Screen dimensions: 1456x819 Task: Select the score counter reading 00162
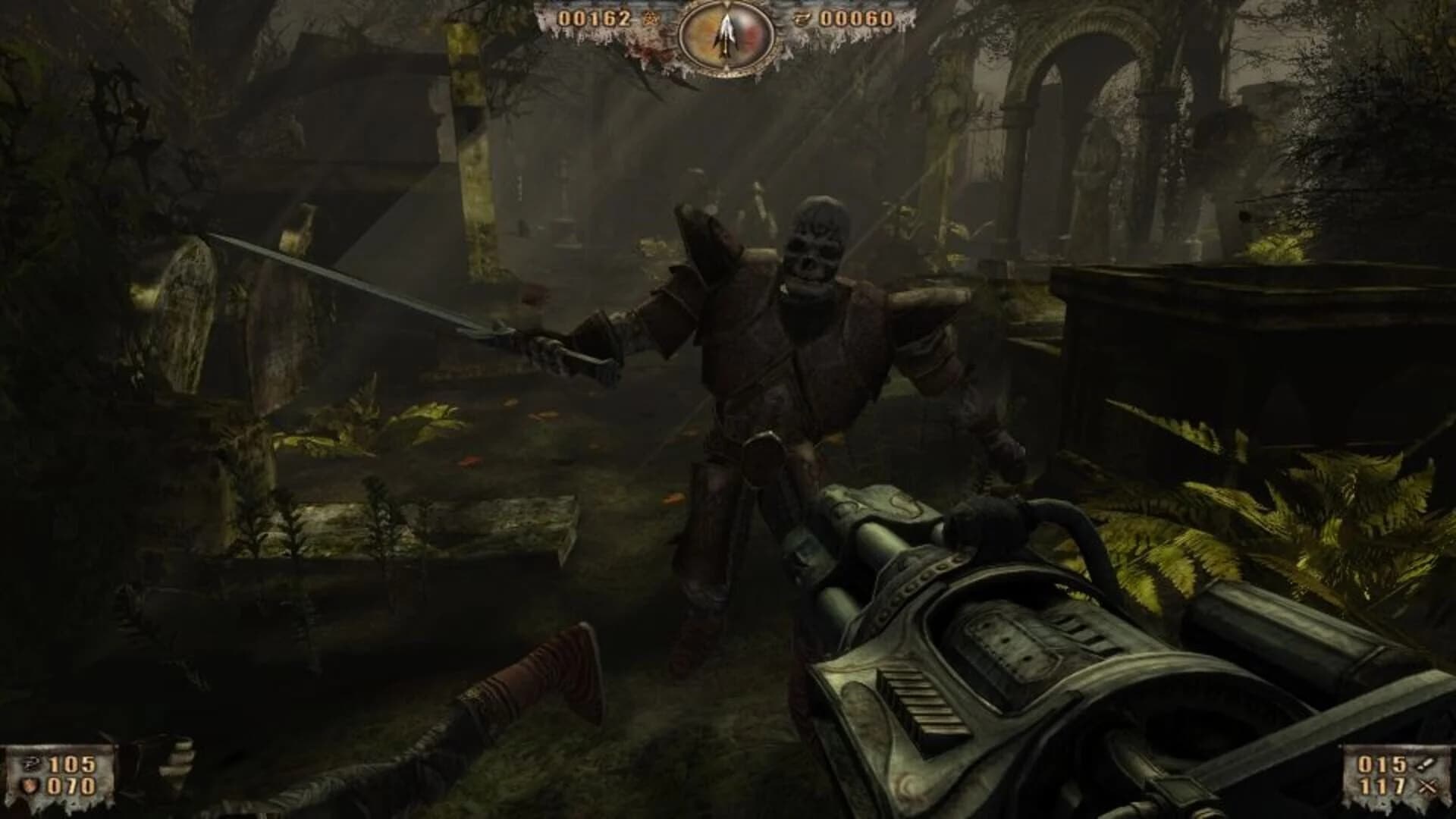click(594, 19)
